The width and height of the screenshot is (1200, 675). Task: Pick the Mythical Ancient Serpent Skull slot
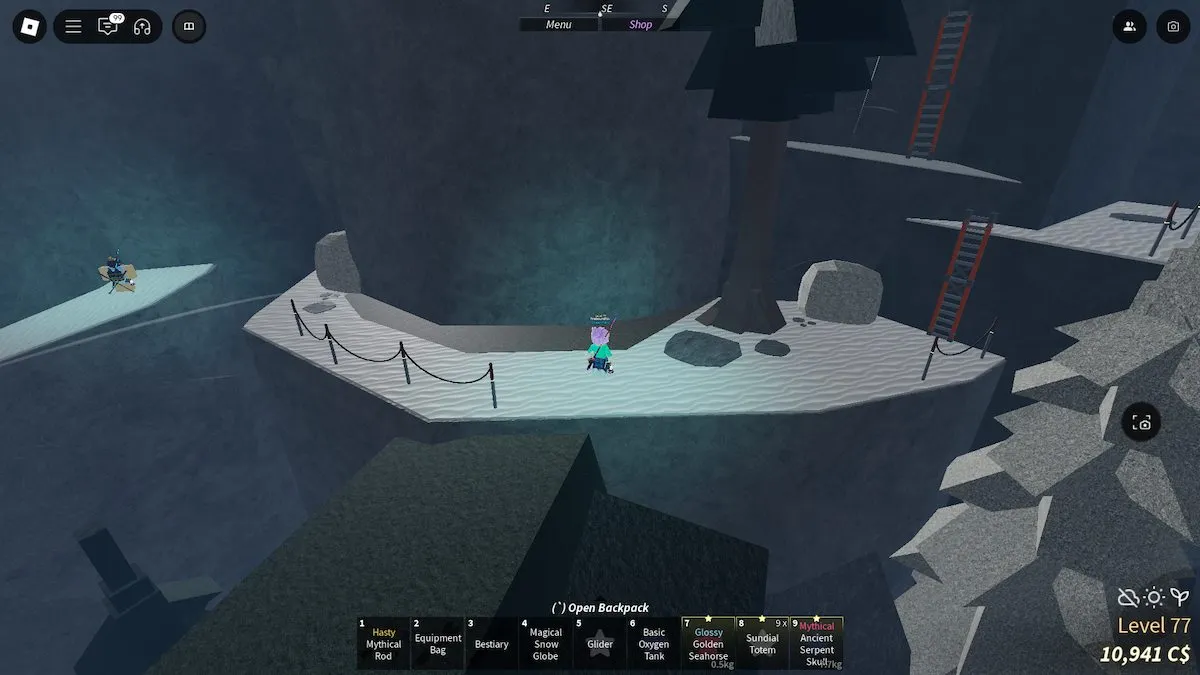[816, 644]
